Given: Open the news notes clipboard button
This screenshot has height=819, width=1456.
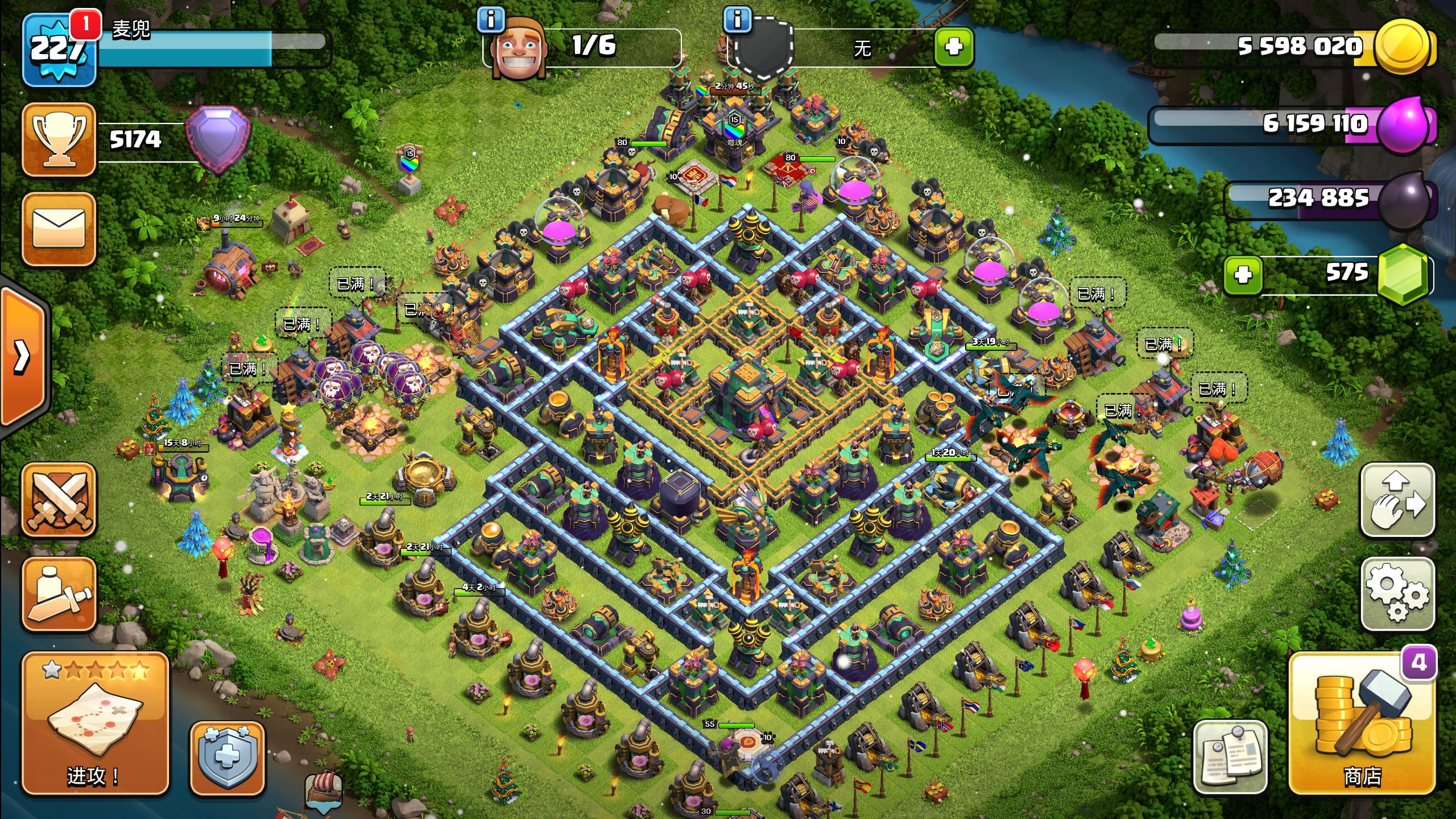Looking at the screenshot, I should click(x=1230, y=758).
